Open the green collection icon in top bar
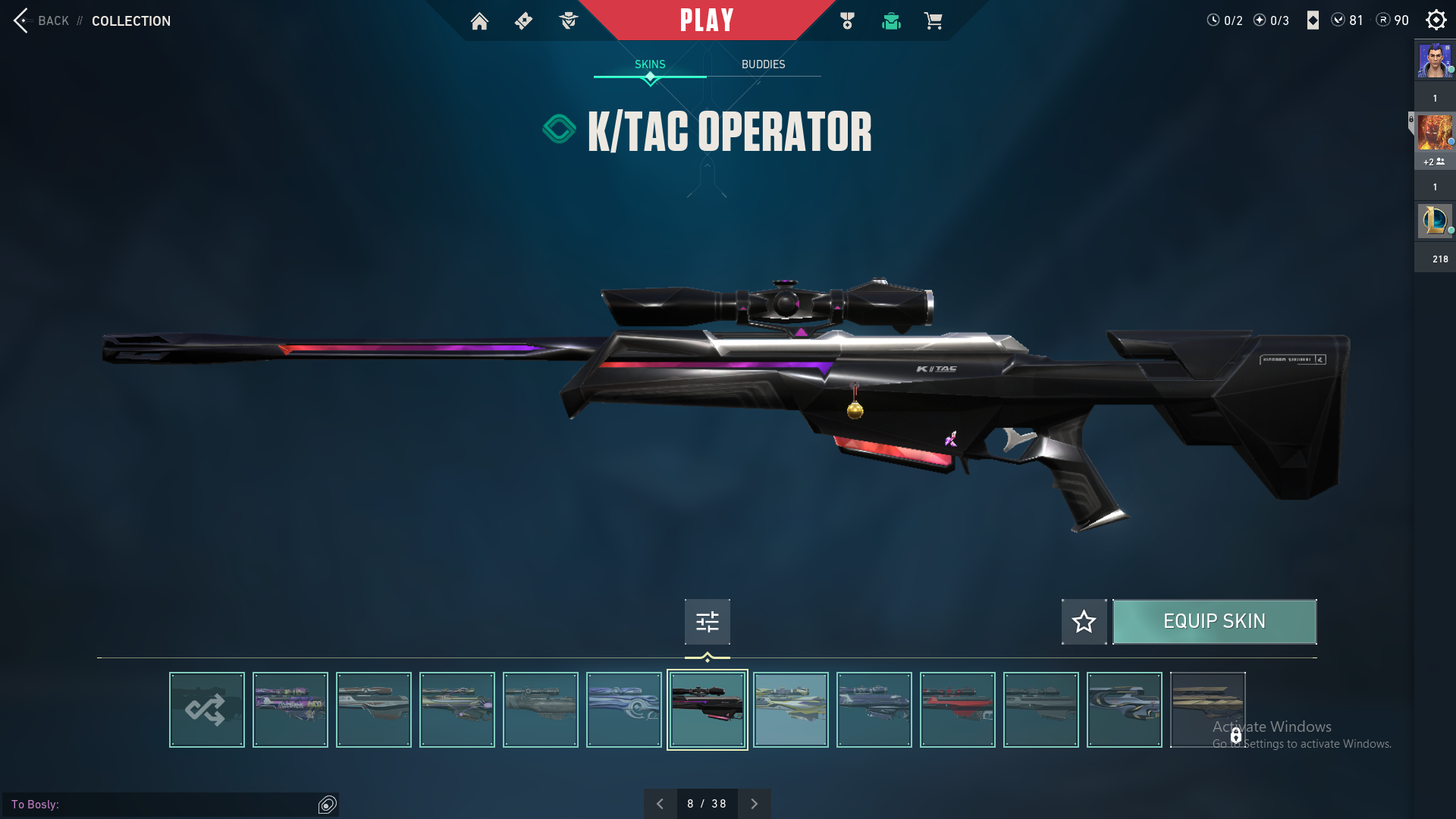Image resolution: width=1456 pixels, height=819 pixels. tap(891, 21)
